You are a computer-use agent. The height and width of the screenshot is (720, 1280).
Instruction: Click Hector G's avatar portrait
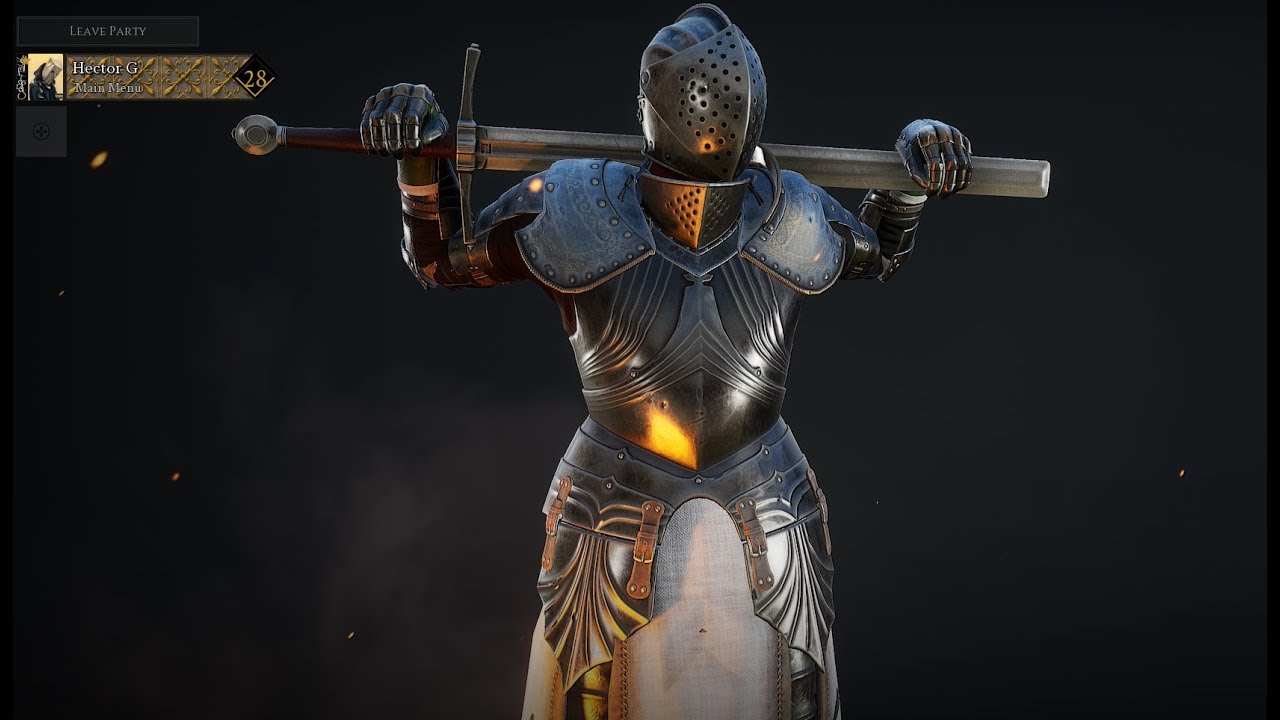(45, 75)
